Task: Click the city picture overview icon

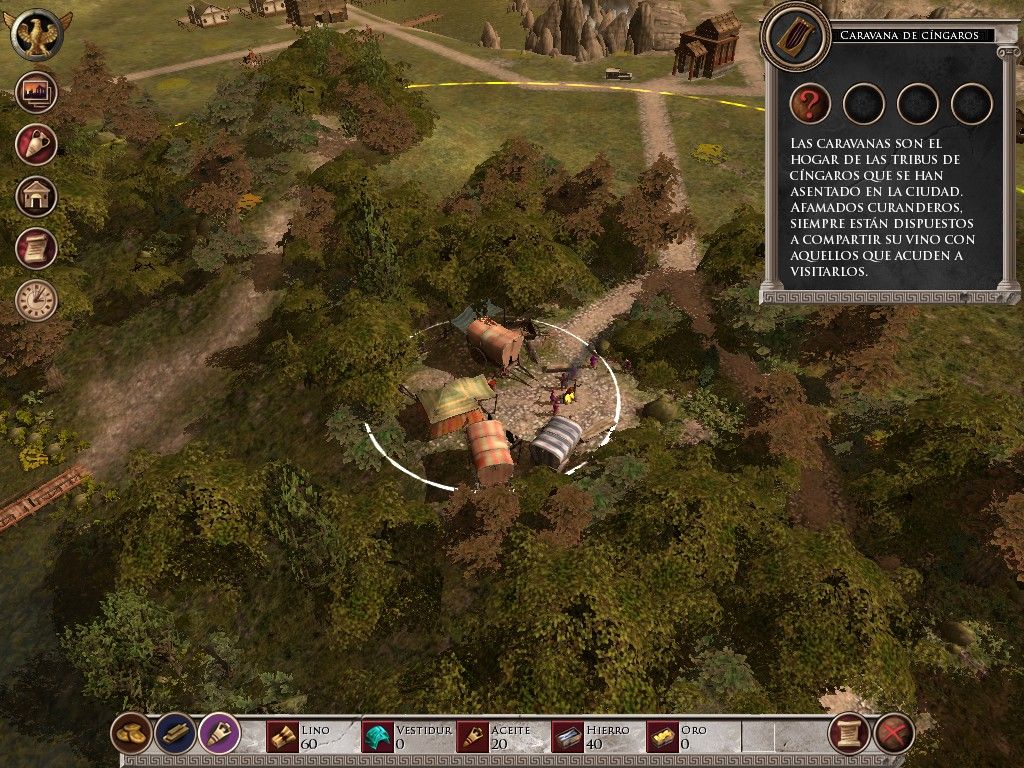Action: [36, 93]
